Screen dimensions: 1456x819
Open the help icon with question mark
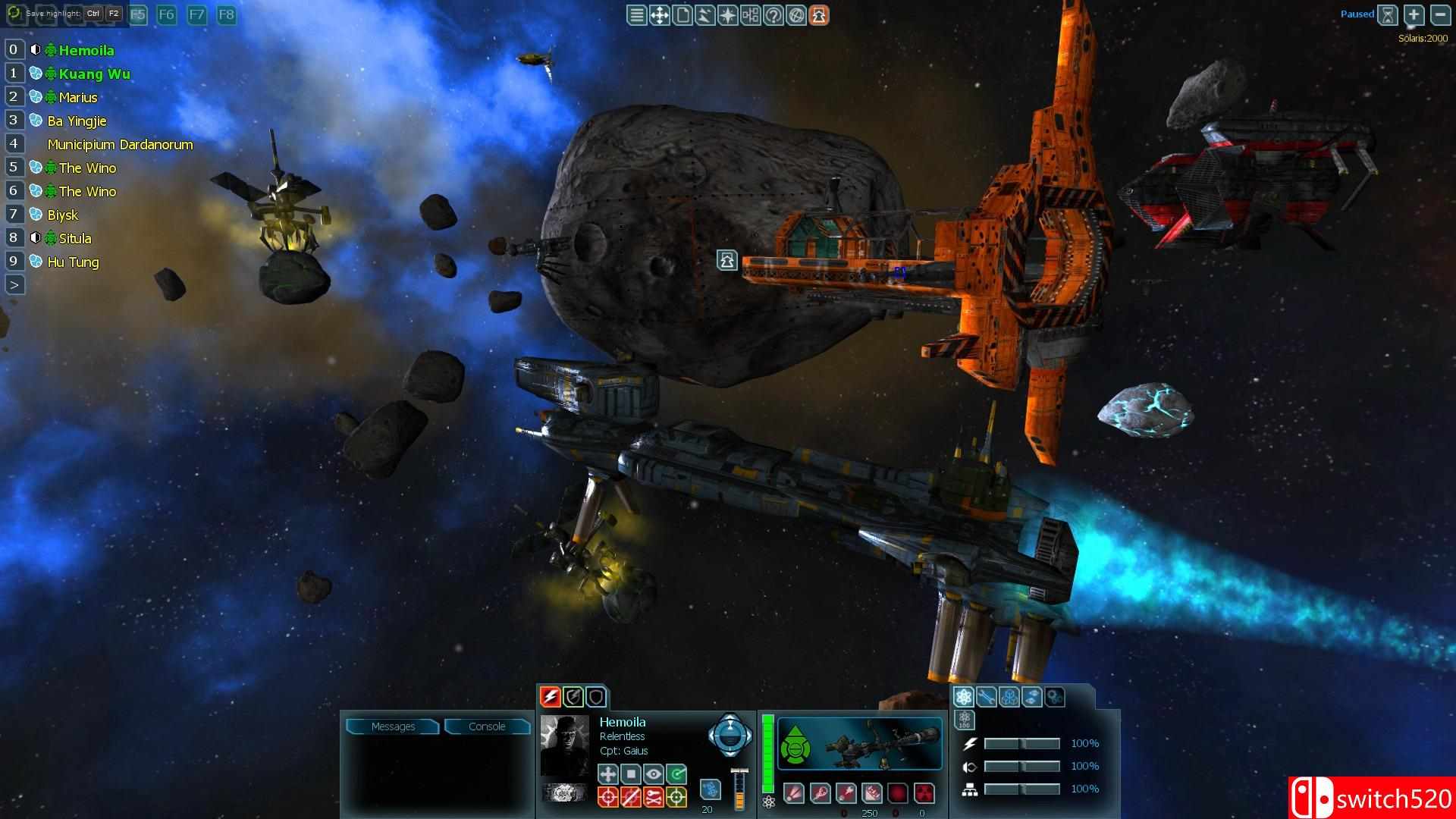(773, 14)
